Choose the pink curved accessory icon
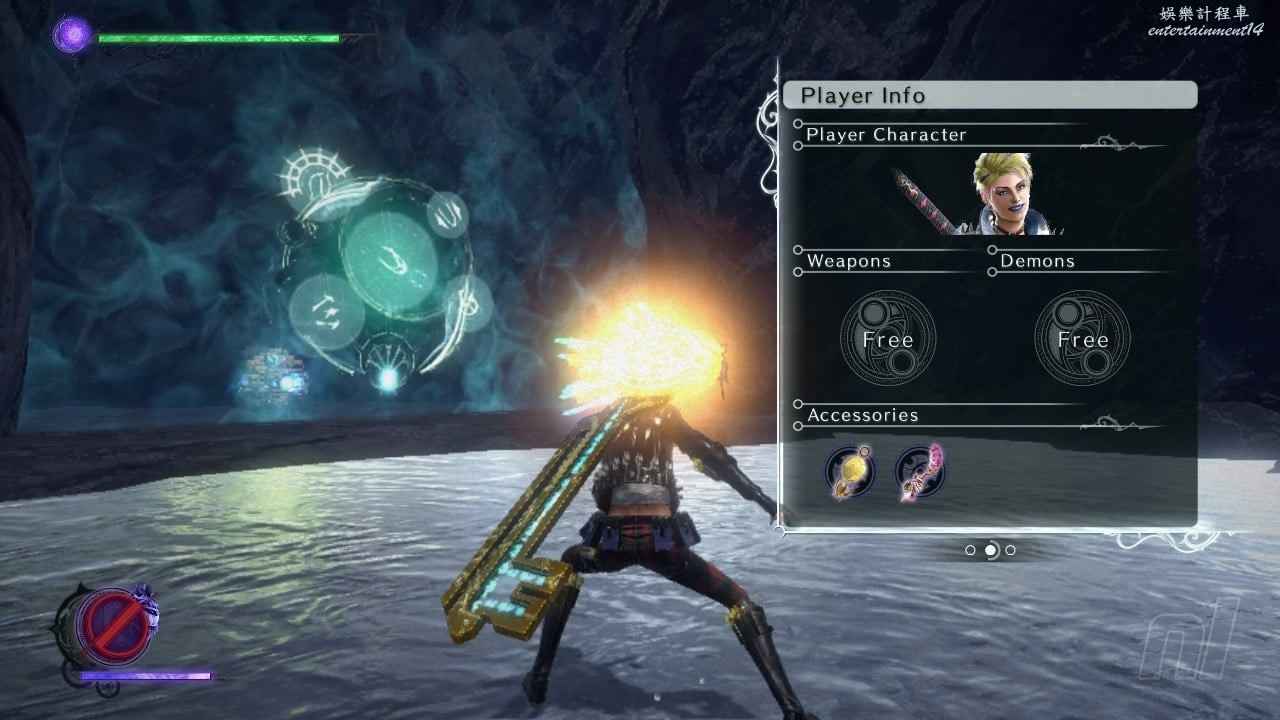The image size is (1280, 720). click(x=920, y=472)
